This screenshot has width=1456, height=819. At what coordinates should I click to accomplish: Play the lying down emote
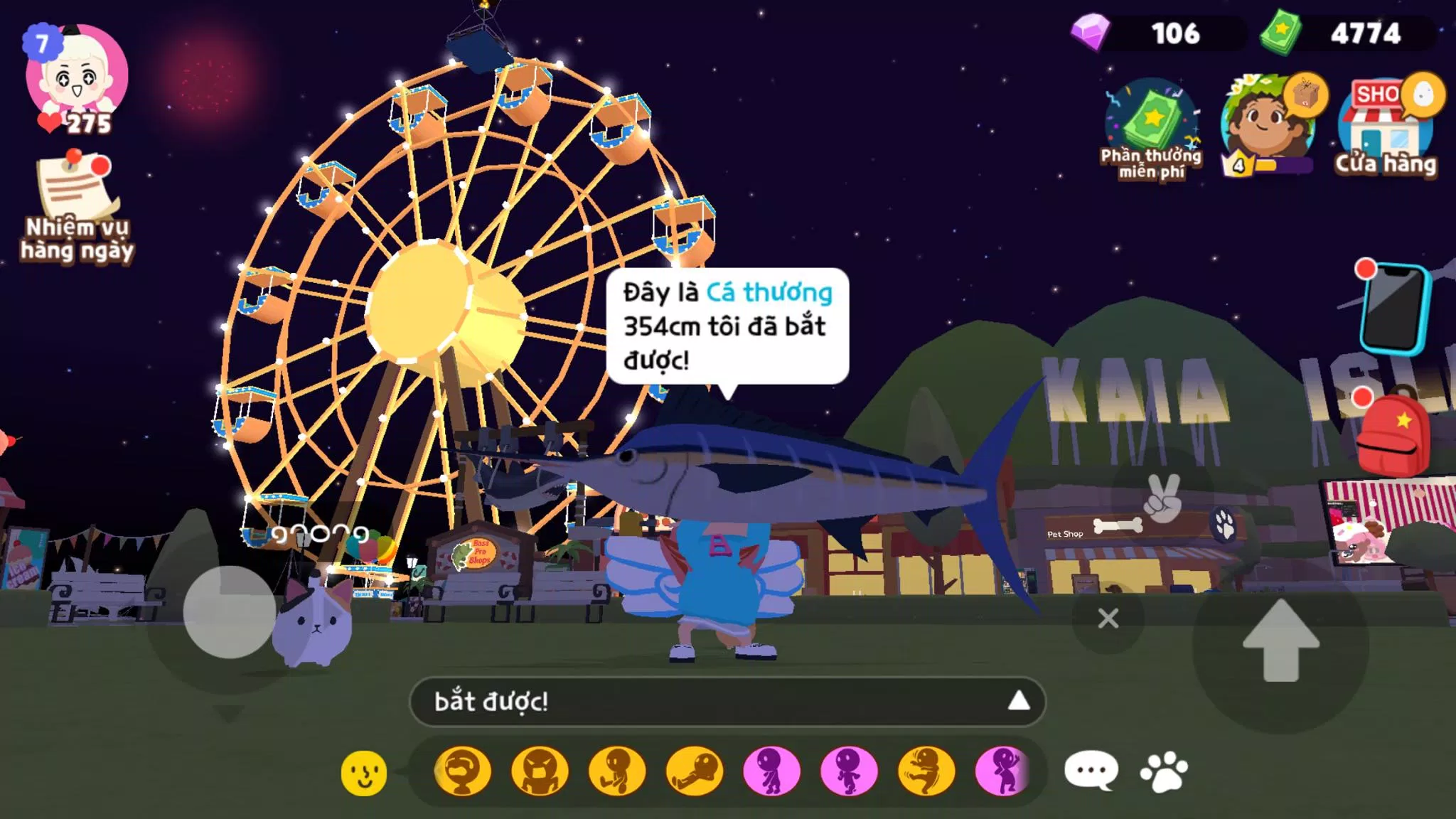tap(695, 771)
